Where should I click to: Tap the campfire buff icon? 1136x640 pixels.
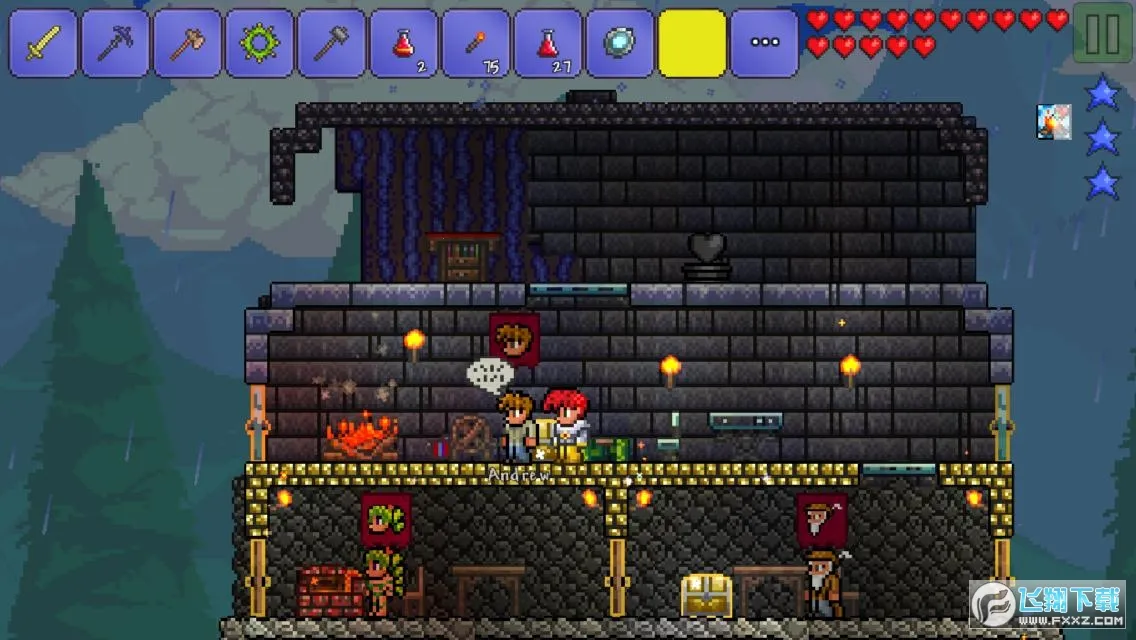coord(1053,121)
